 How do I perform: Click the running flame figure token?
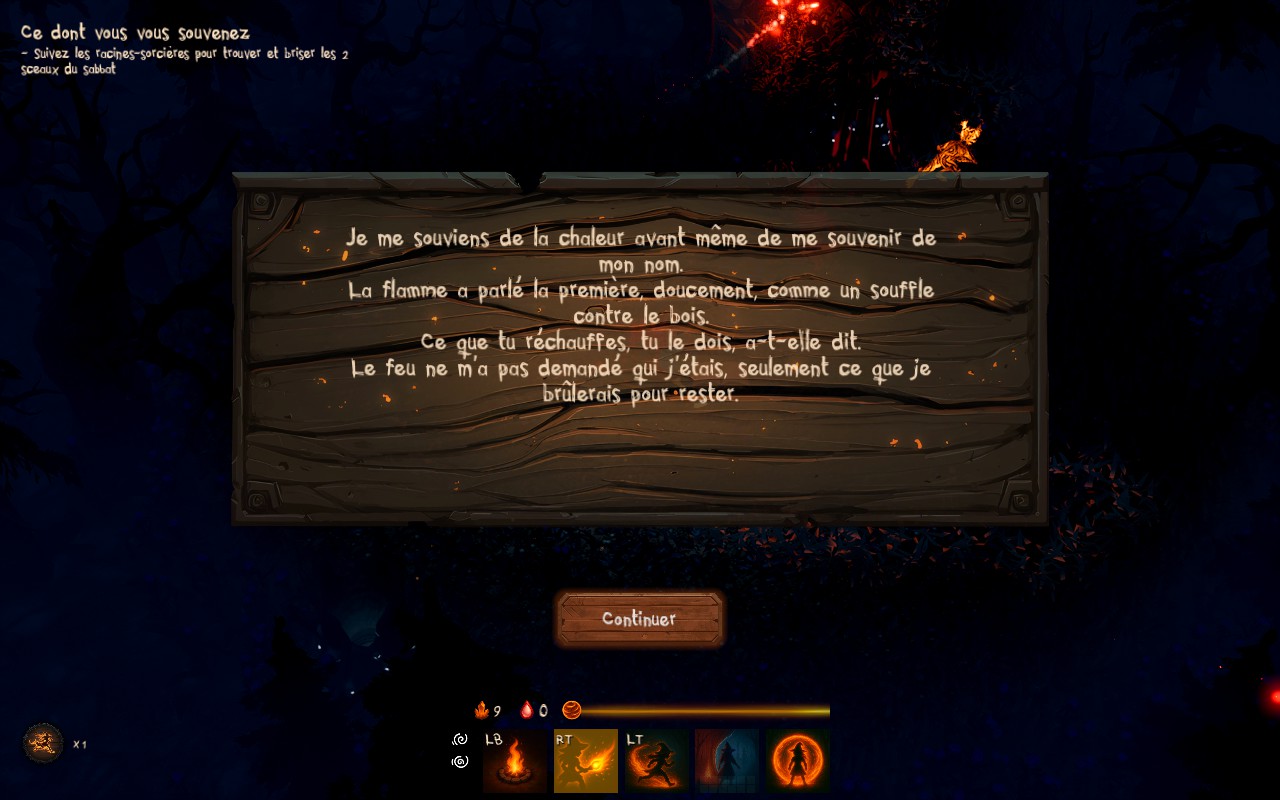pyautogui.click(x=43, y=743)
